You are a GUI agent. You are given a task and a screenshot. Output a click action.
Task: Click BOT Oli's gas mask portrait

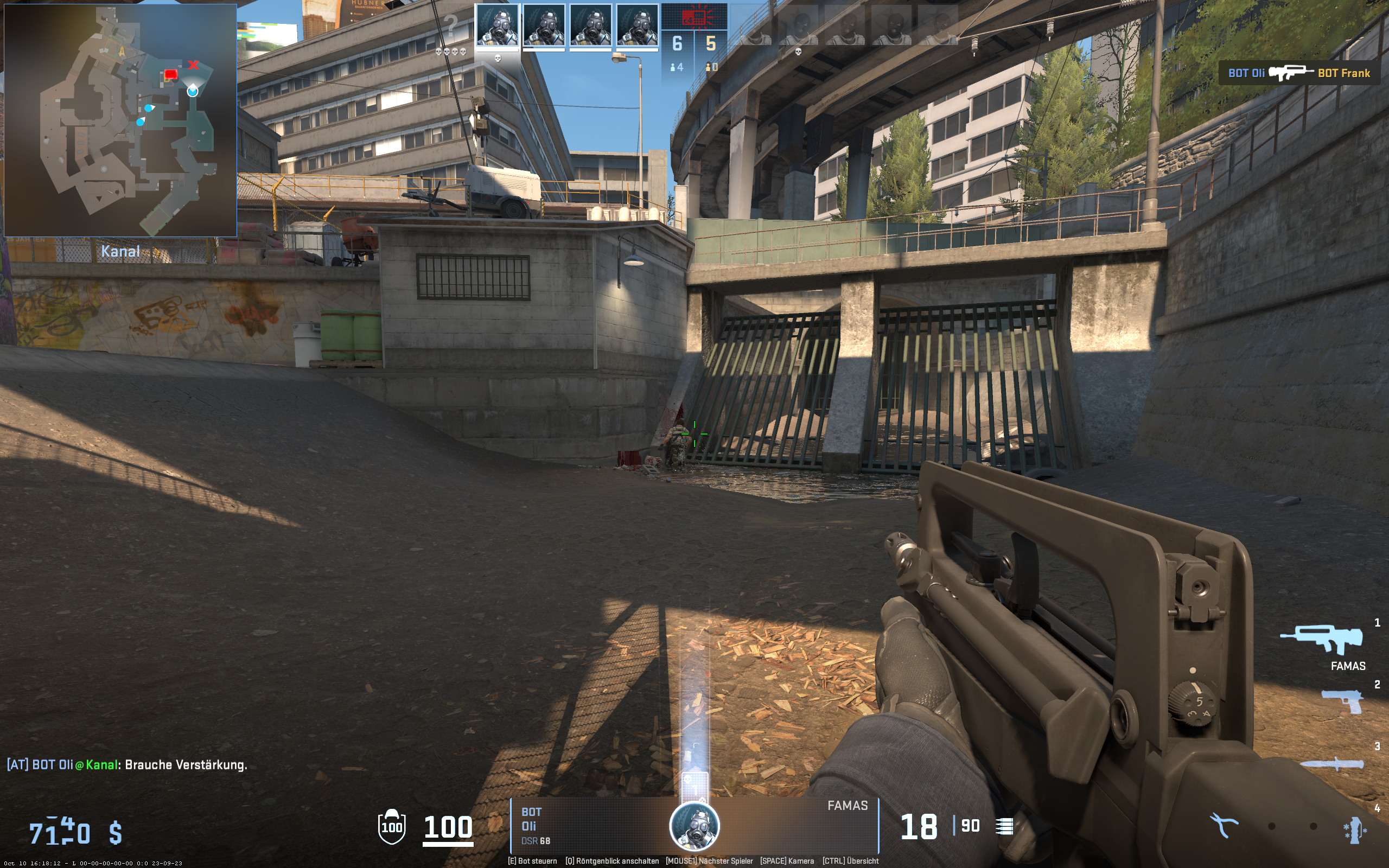[694, 826]
